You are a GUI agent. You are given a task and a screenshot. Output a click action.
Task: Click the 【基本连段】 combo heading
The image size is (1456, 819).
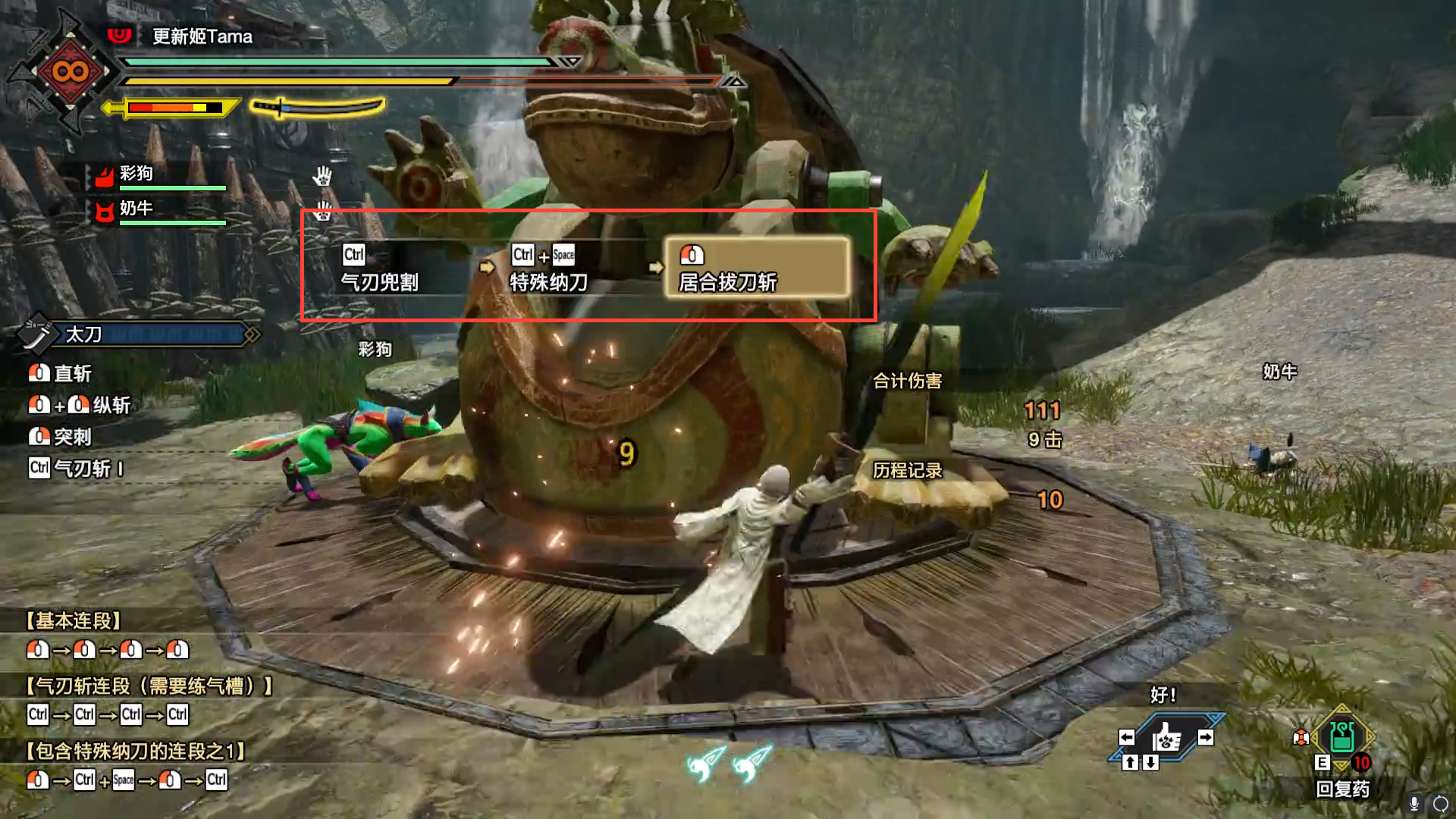pyautogui.click(x=74, y=621)
